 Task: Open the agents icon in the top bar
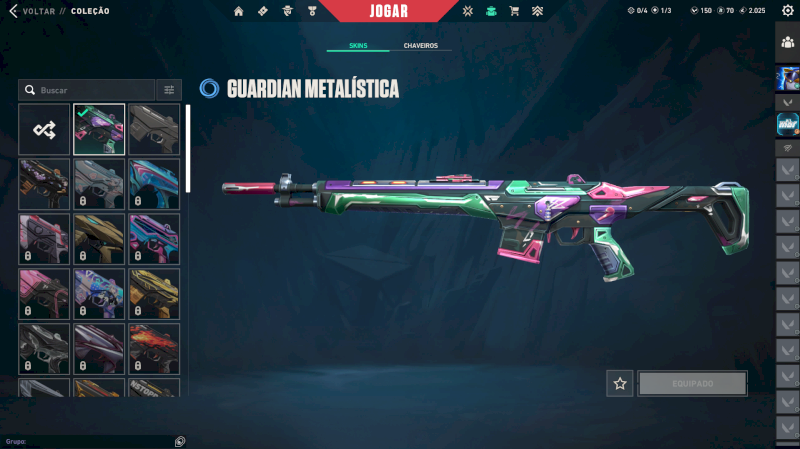pos(288,11)
